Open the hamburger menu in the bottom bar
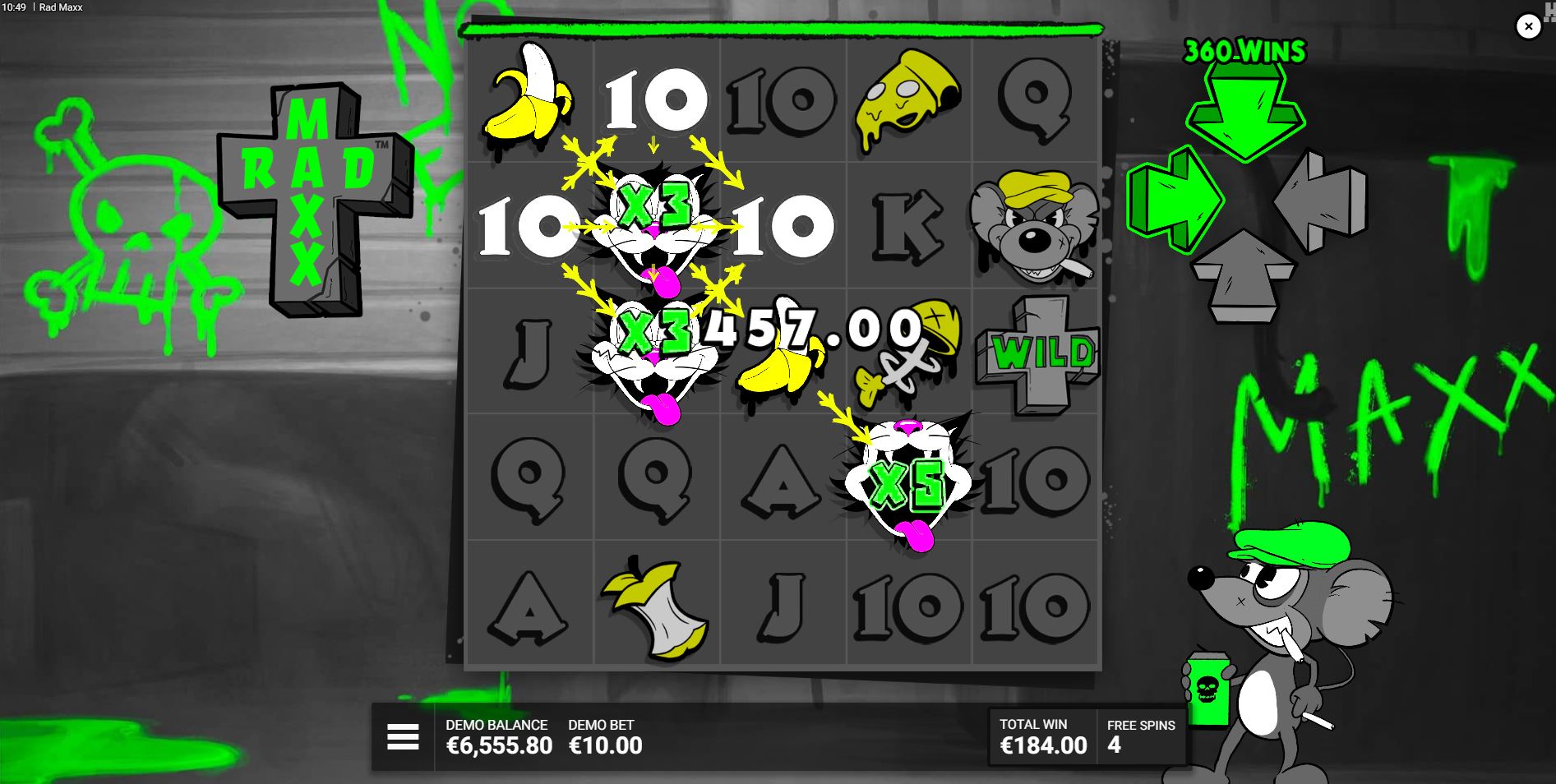The width and height of the screenshot is (1556, 784). coord(402,738)
